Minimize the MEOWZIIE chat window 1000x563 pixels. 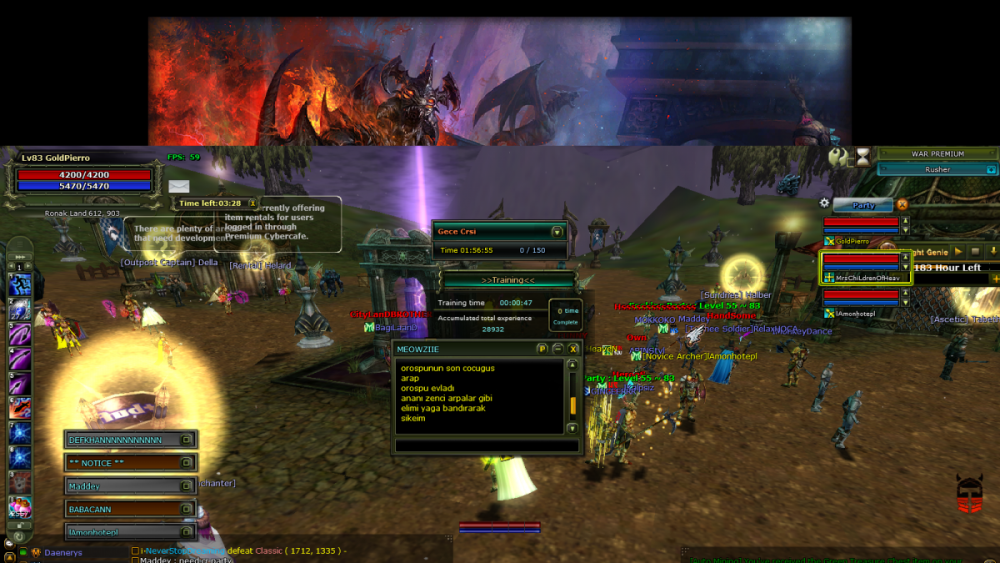pos(557,348)
